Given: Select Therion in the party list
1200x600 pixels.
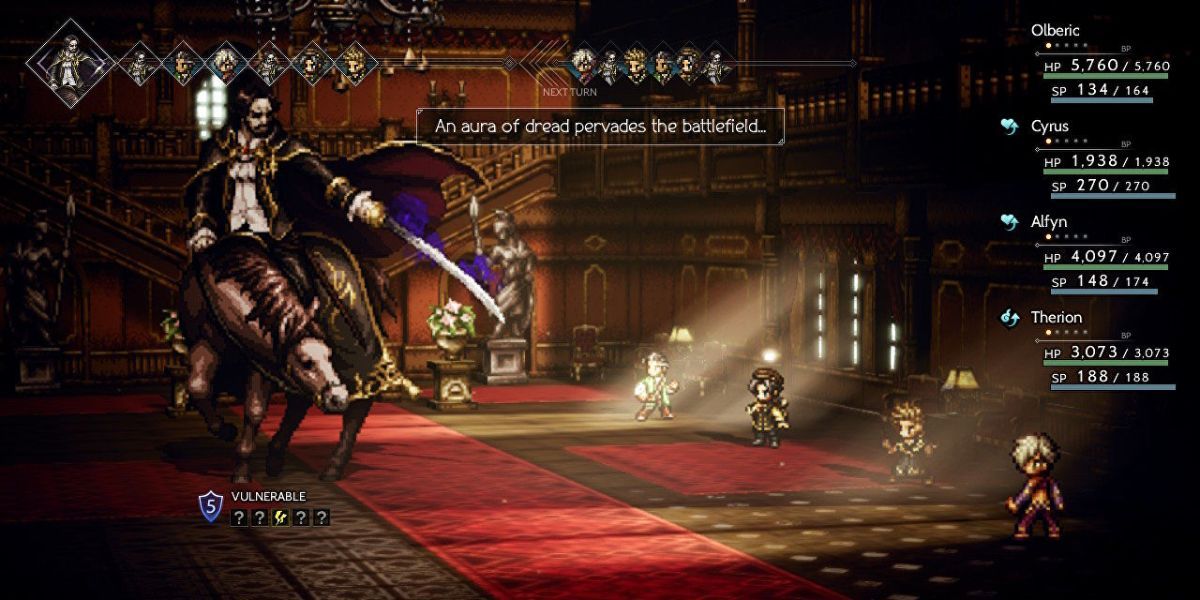Looking at the screenshot, I should 1056,318.
